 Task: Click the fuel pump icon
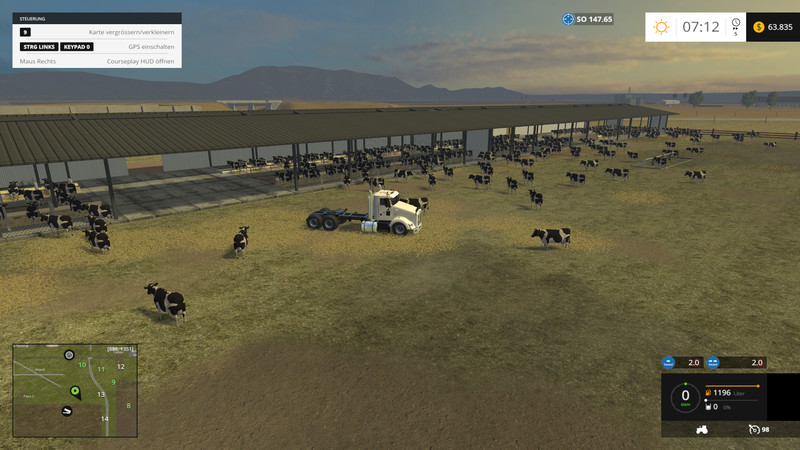[x=709, y=393]
